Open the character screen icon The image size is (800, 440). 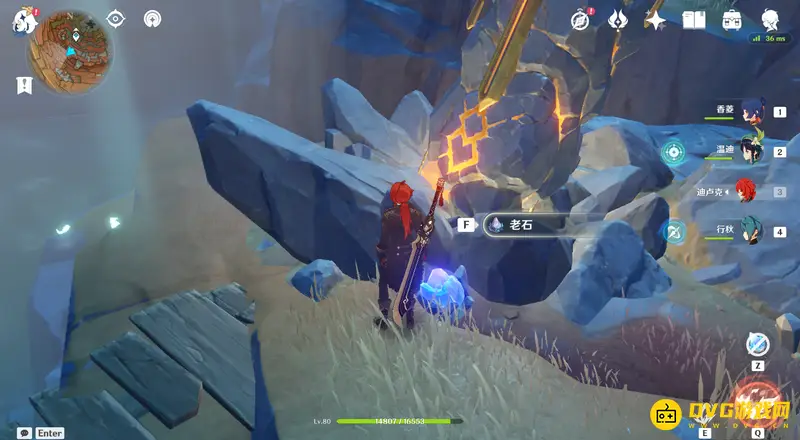tap(770, 19)
